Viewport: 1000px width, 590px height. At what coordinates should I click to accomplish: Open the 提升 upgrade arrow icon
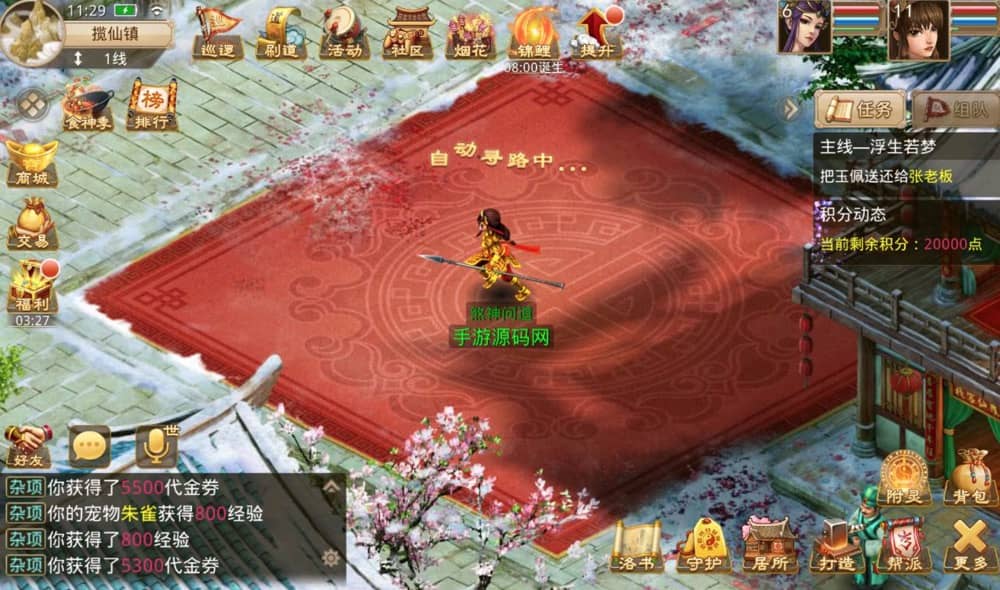point(597,31)
